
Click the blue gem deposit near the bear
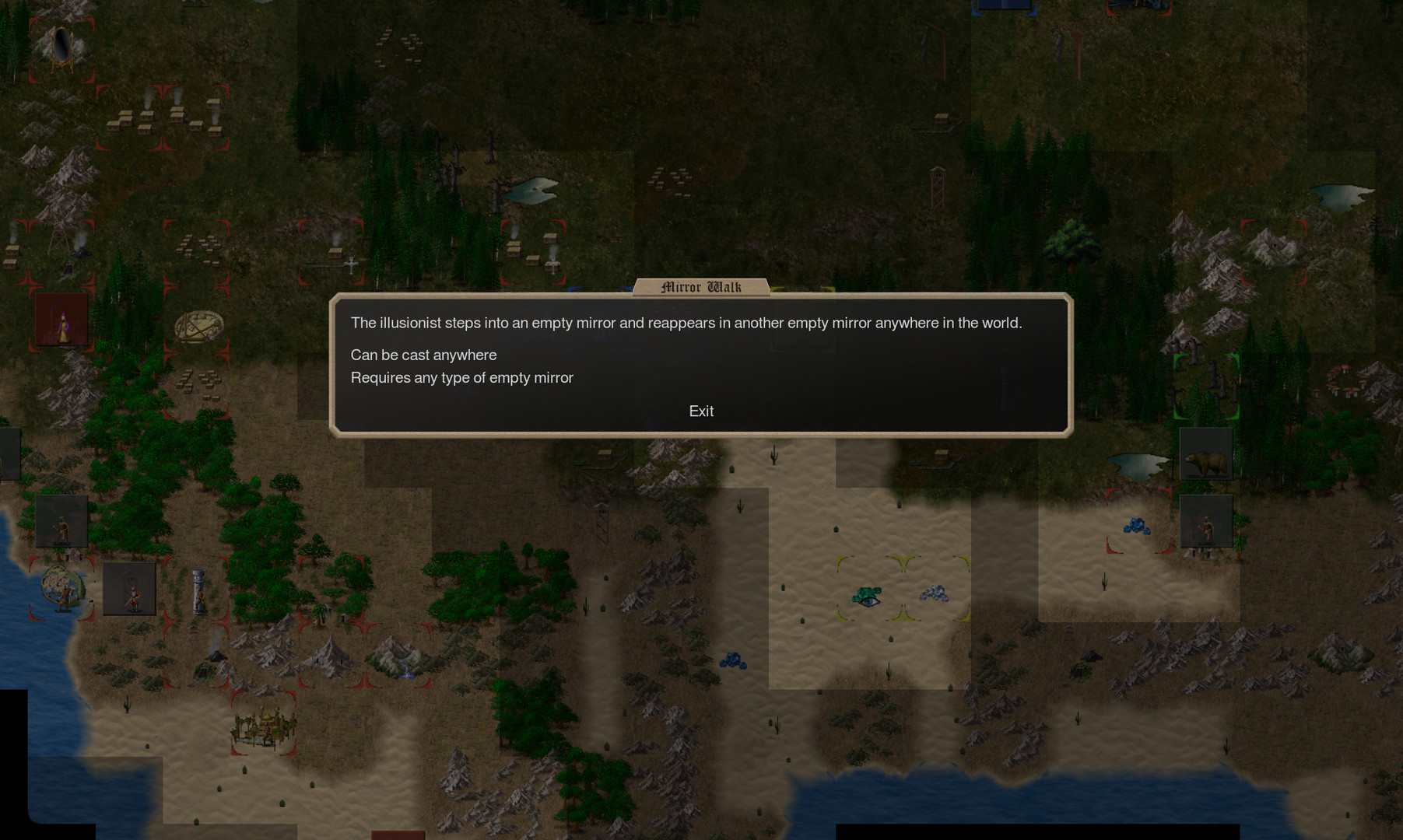(x=1137, y=527)
